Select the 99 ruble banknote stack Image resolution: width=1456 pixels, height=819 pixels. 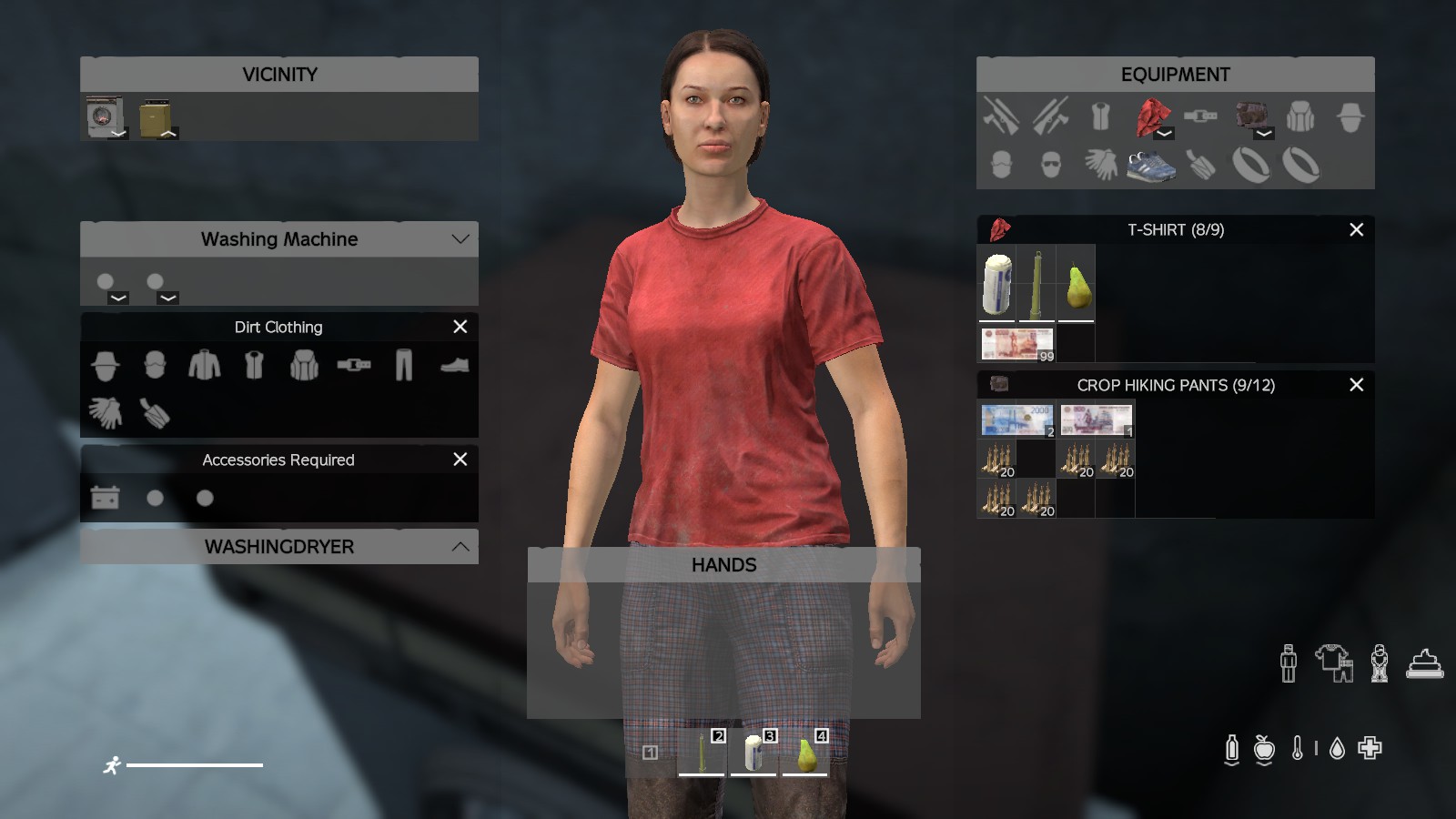pyautogui.click(x=1016, y=344)
